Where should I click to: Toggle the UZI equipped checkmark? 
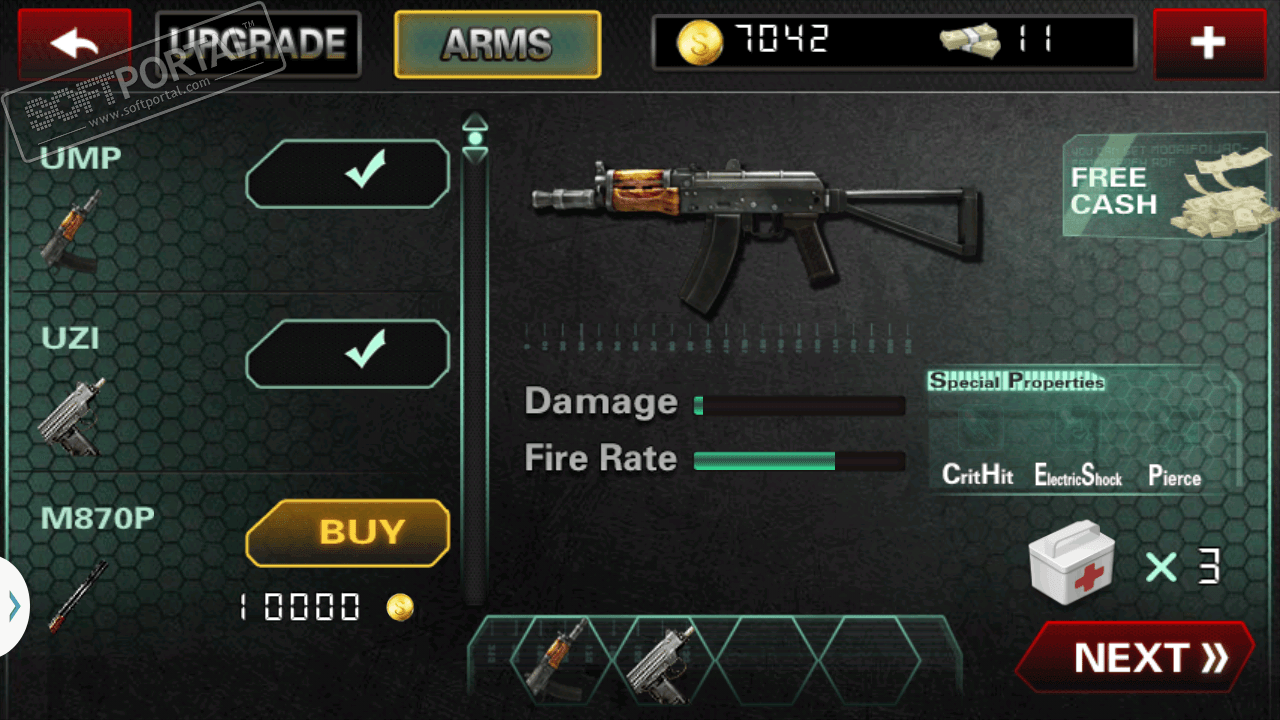click(348, 353)
